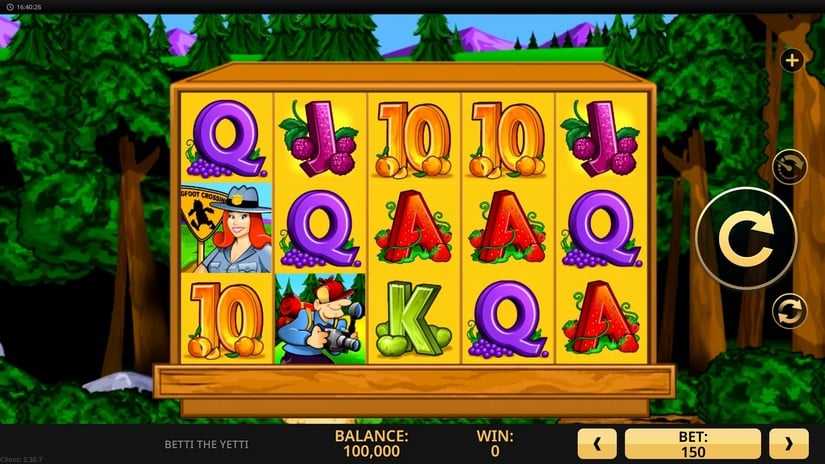This screenshot has width=825, height=464.
Task: Spin the reels with the large arrow button
Action: pos(745,238)
